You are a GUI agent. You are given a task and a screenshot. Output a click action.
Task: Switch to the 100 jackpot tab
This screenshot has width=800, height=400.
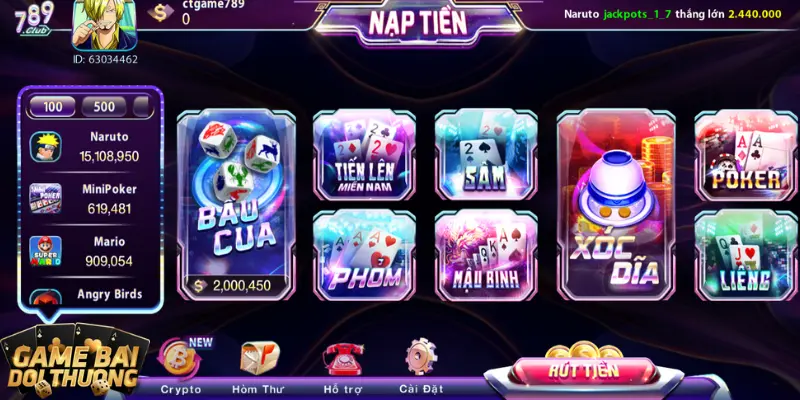pos(53,107)
